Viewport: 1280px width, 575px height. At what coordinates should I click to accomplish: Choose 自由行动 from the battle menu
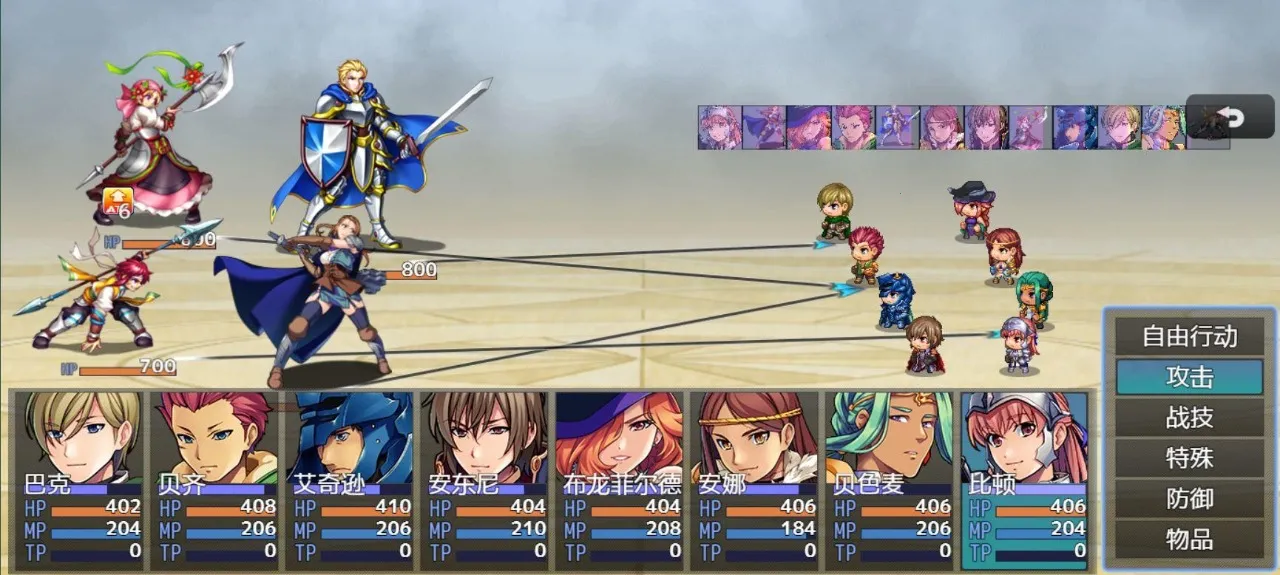(1189, 337)
